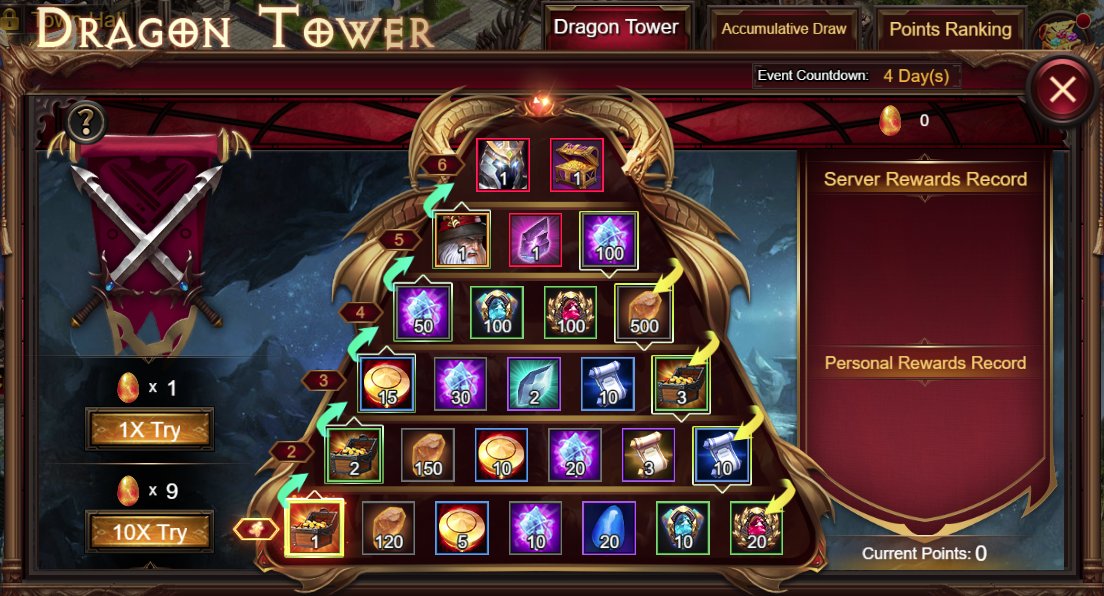Select the blue gem reward of 20

[x=609, y=528]
